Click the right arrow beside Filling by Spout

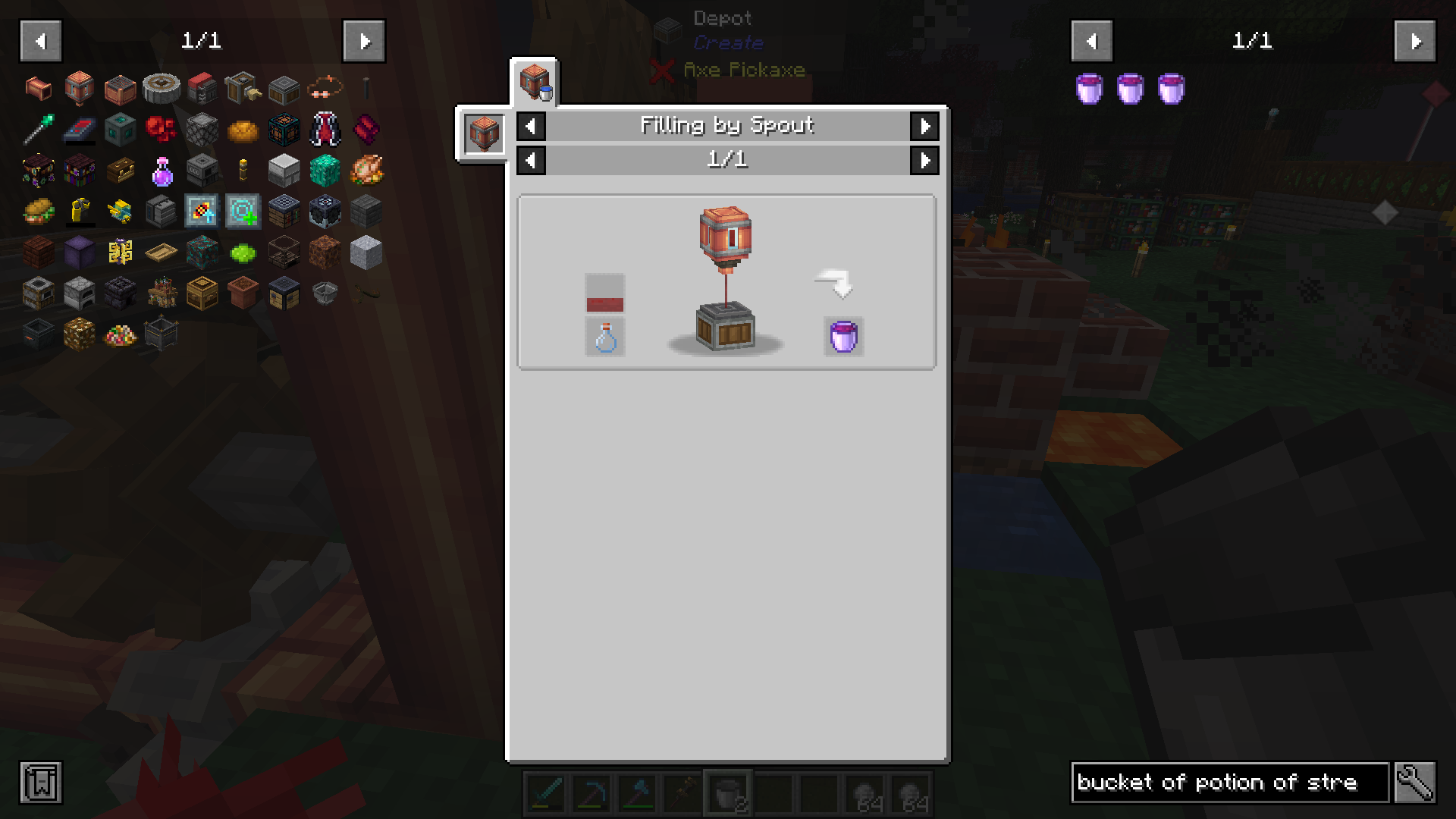tap(925, 126)
